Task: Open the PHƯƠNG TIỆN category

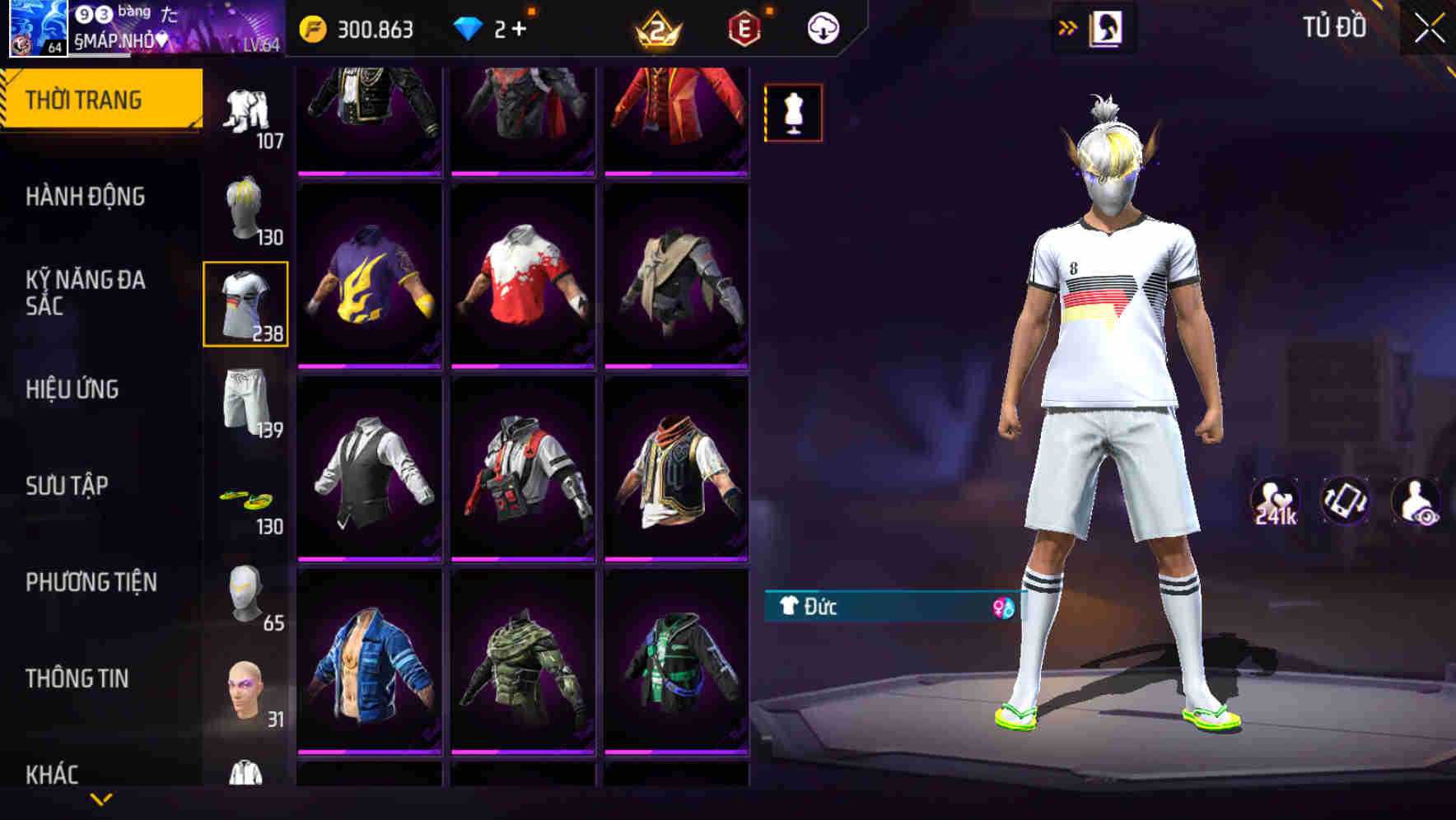Action: (x=89, y=581)
